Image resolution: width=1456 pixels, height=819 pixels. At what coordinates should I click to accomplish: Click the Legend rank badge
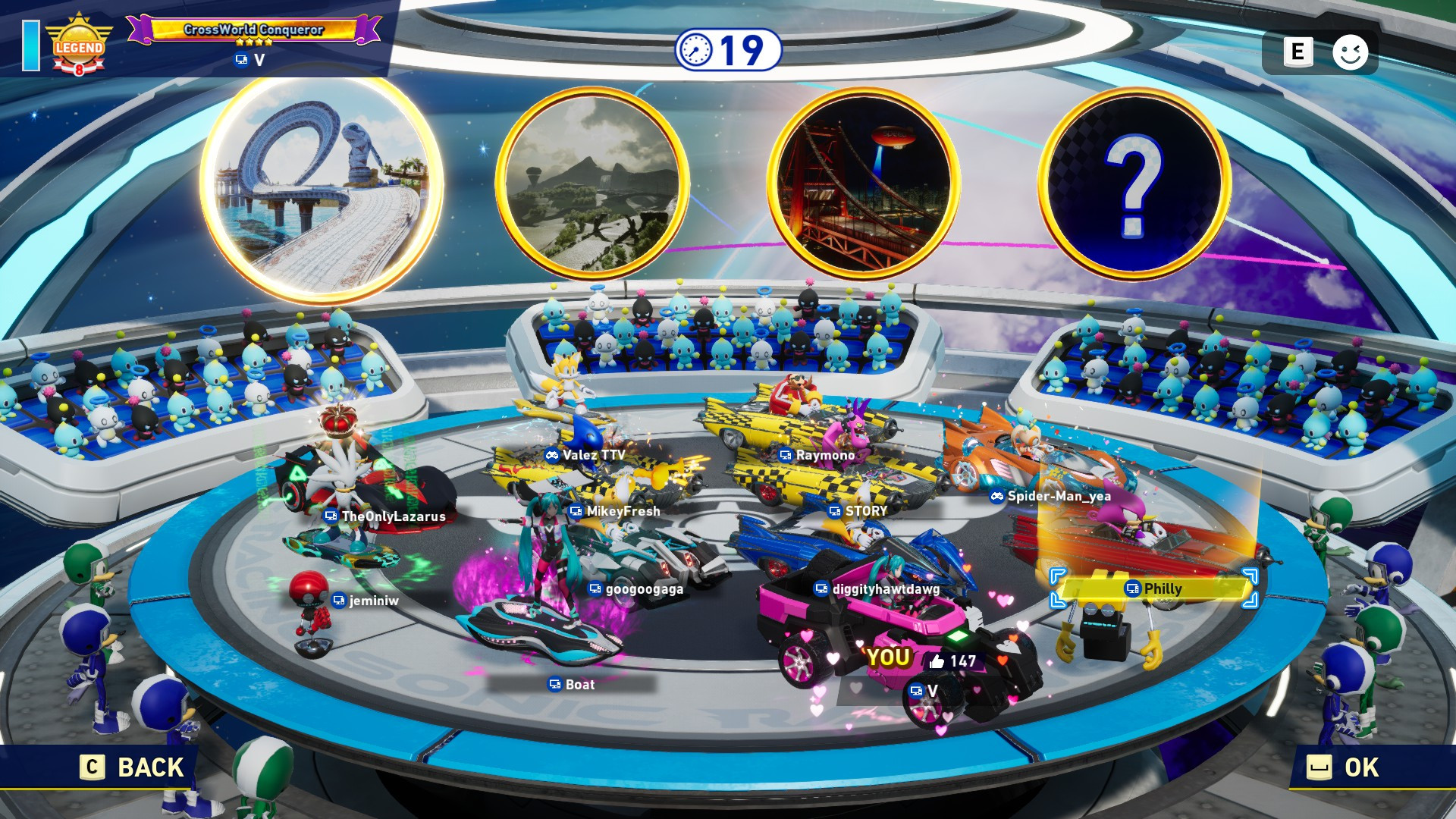pos(79,47)
